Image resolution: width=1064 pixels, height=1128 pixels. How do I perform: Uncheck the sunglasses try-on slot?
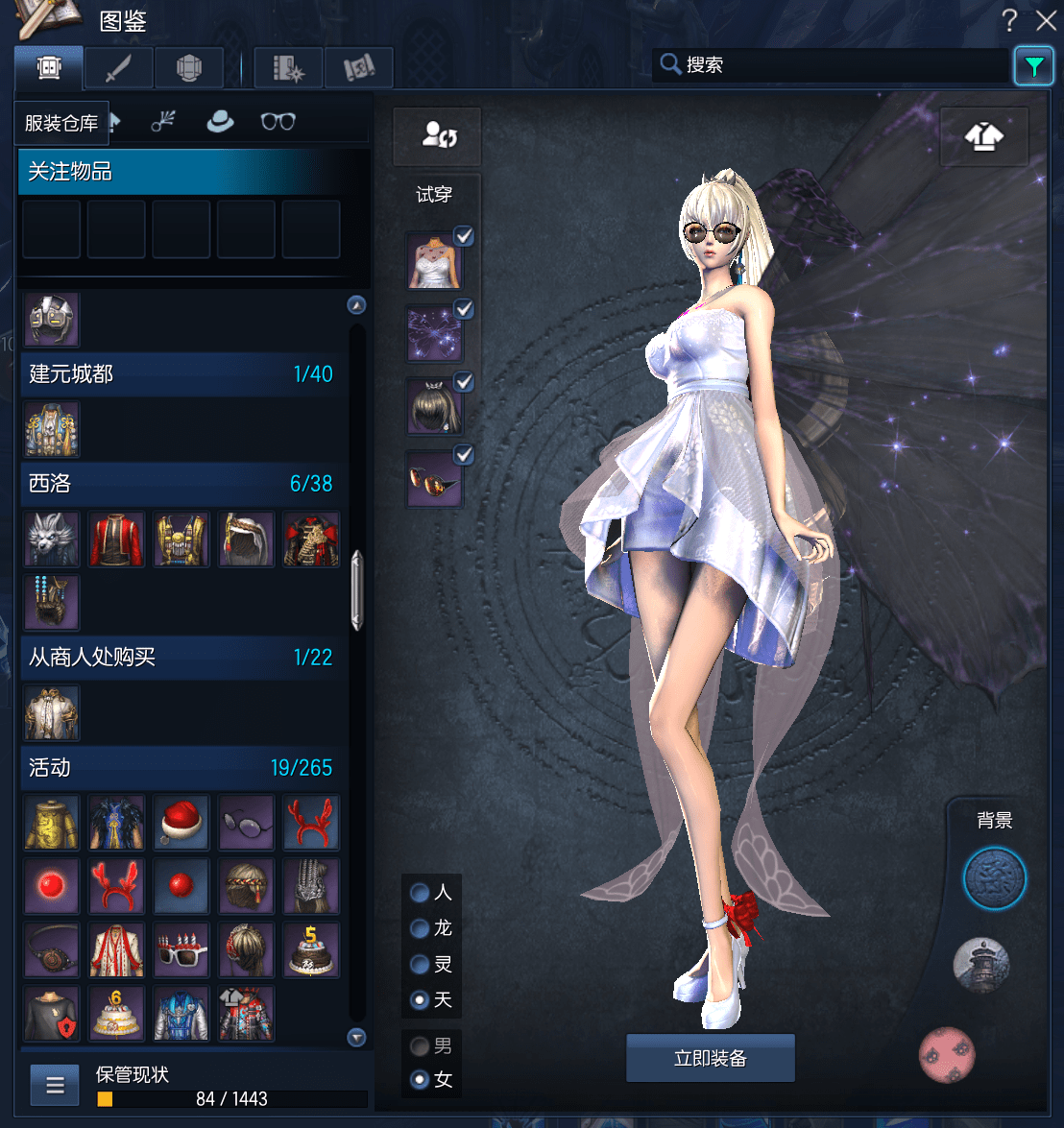click(464, 455)
